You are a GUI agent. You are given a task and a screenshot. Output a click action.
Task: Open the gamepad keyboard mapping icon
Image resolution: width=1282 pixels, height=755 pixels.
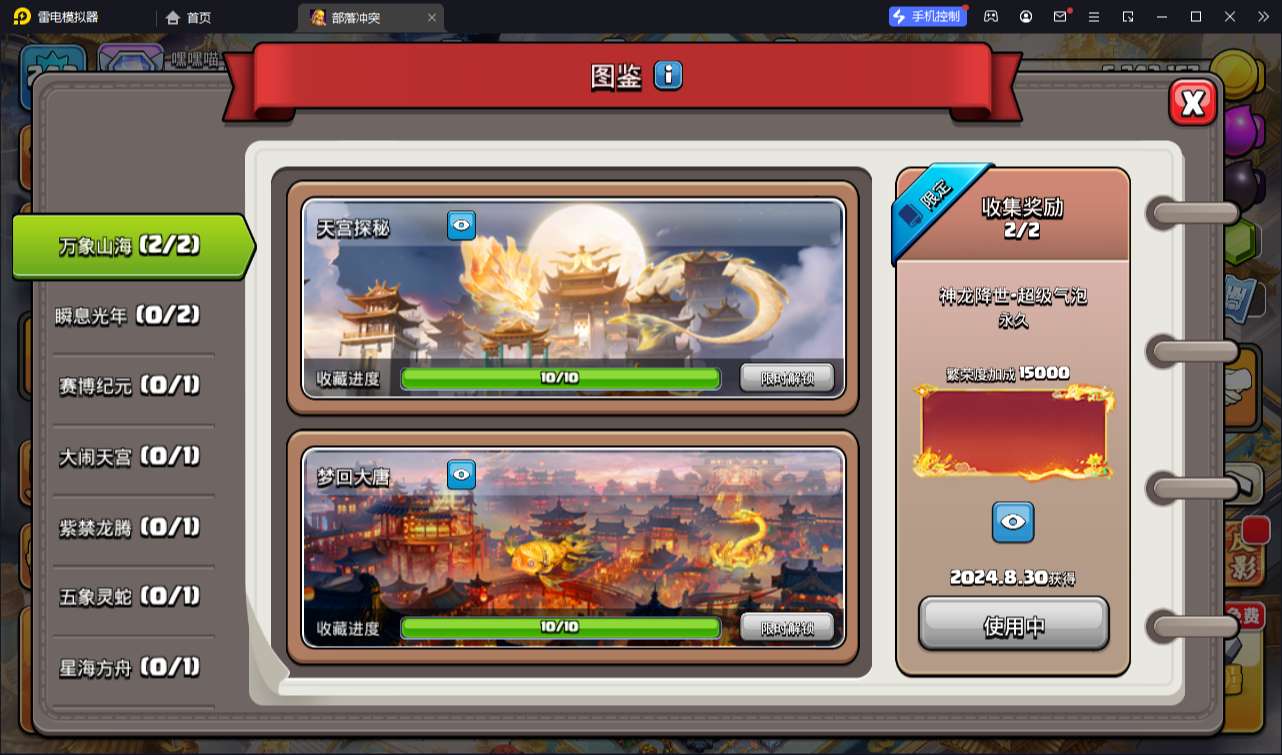(x=991, y=16)
